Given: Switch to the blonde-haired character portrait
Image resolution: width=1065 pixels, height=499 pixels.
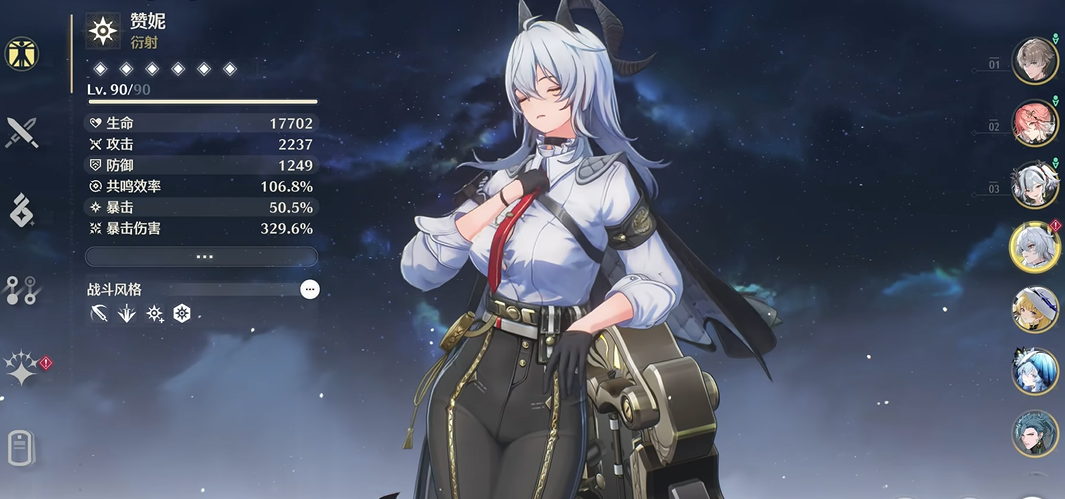Looking at the screenshot, I should pos(1034,308).
